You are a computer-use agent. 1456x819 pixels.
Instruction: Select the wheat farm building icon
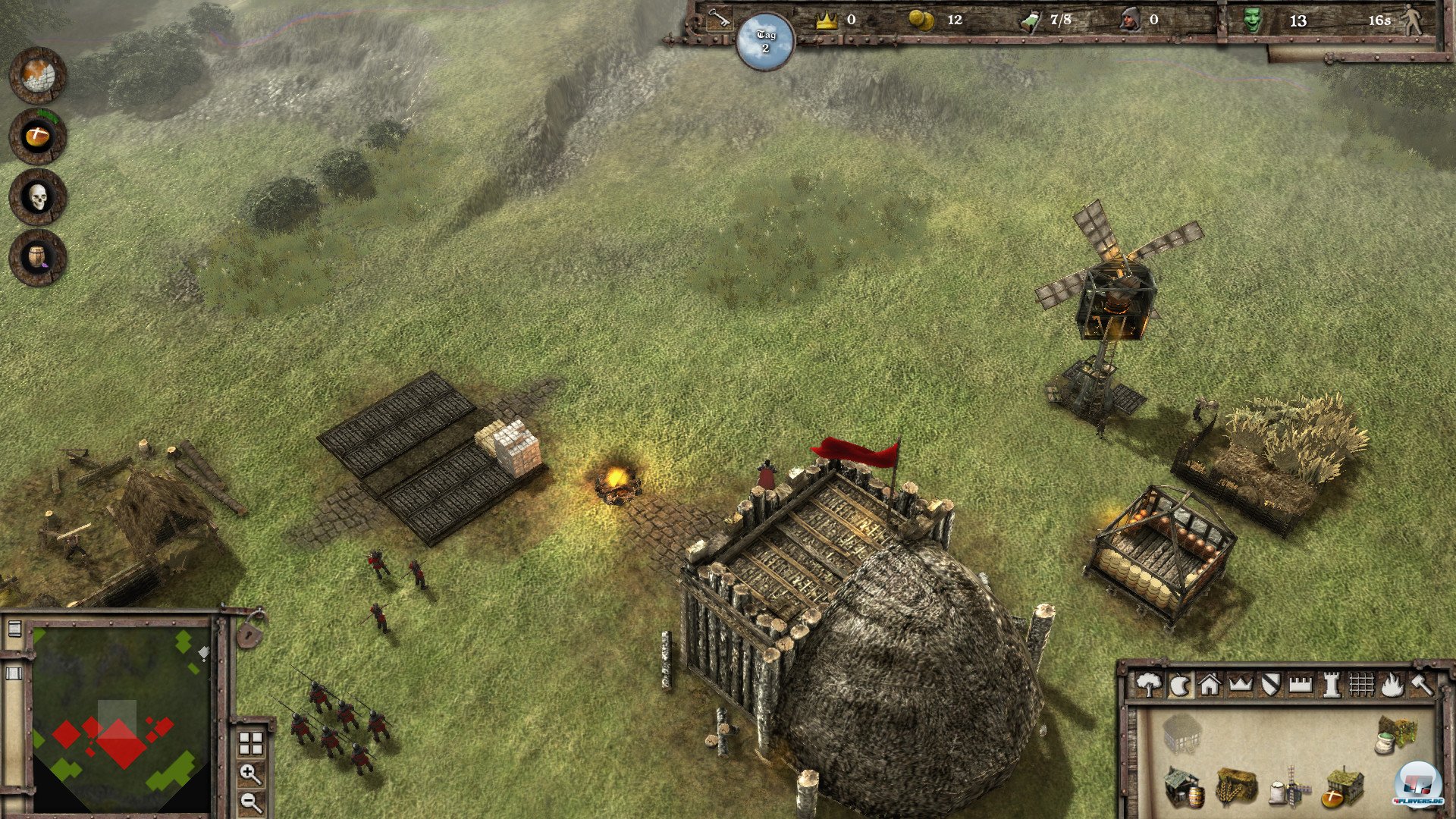[1236, 787]
